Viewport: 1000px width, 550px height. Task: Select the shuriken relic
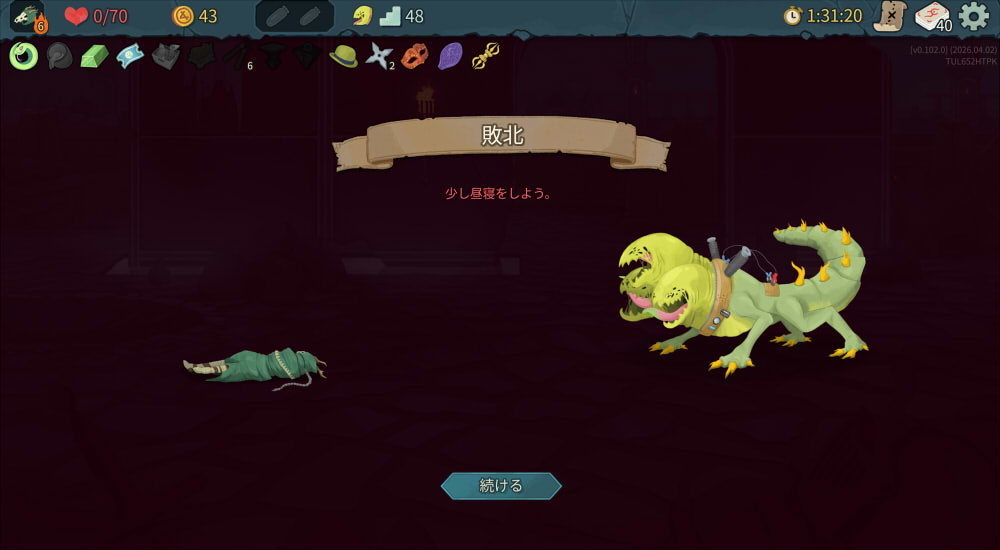pyautogui.click(x=378, y=56)
